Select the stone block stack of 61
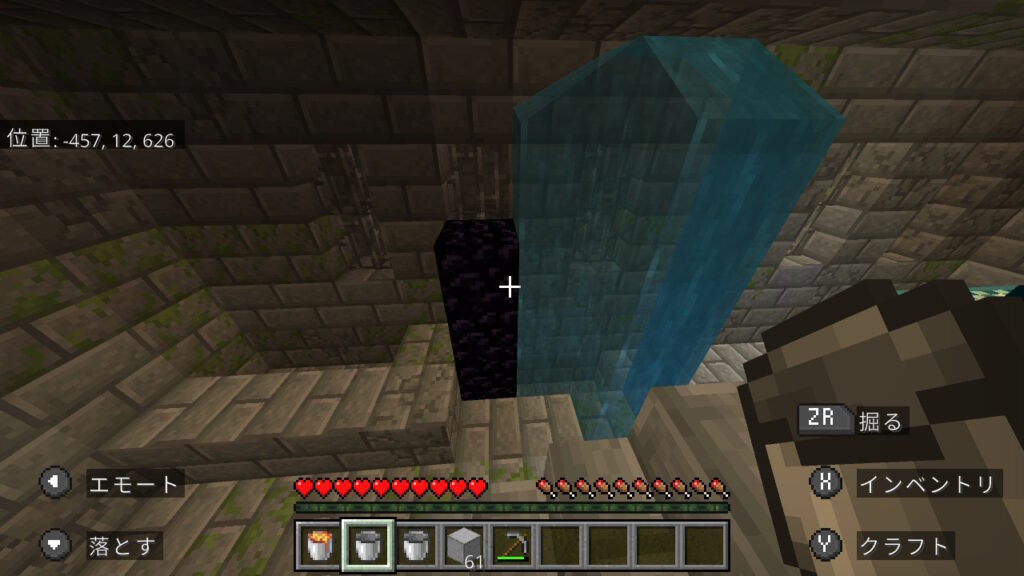 (x=463, y=545)
